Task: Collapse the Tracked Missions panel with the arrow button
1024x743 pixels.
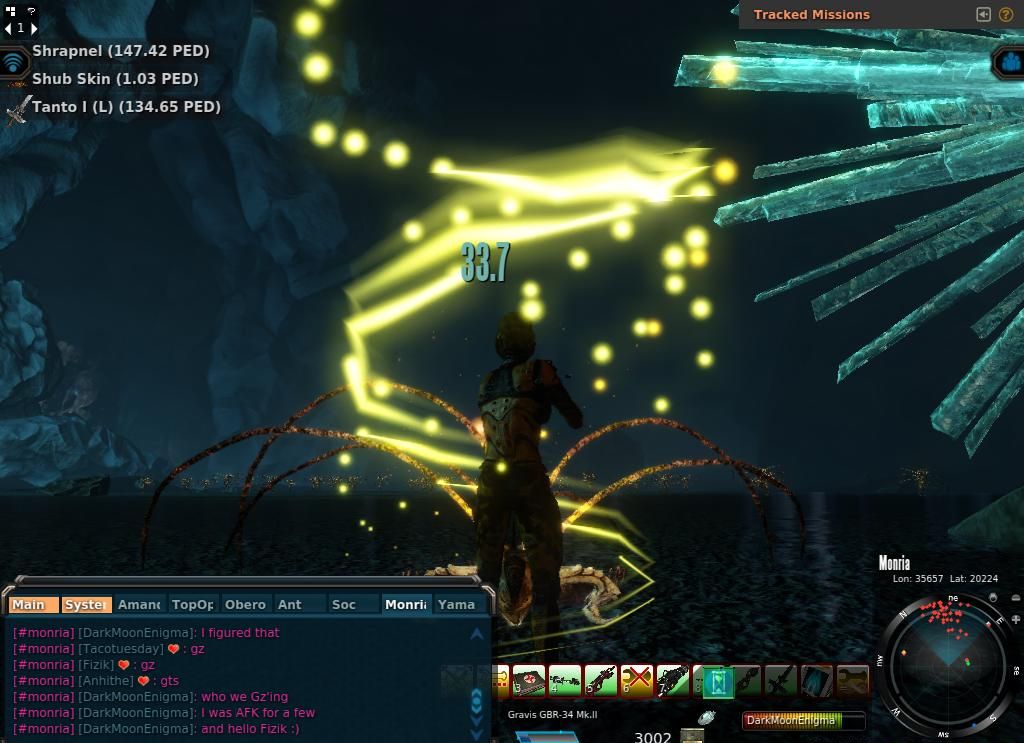Action: [983, 14]
